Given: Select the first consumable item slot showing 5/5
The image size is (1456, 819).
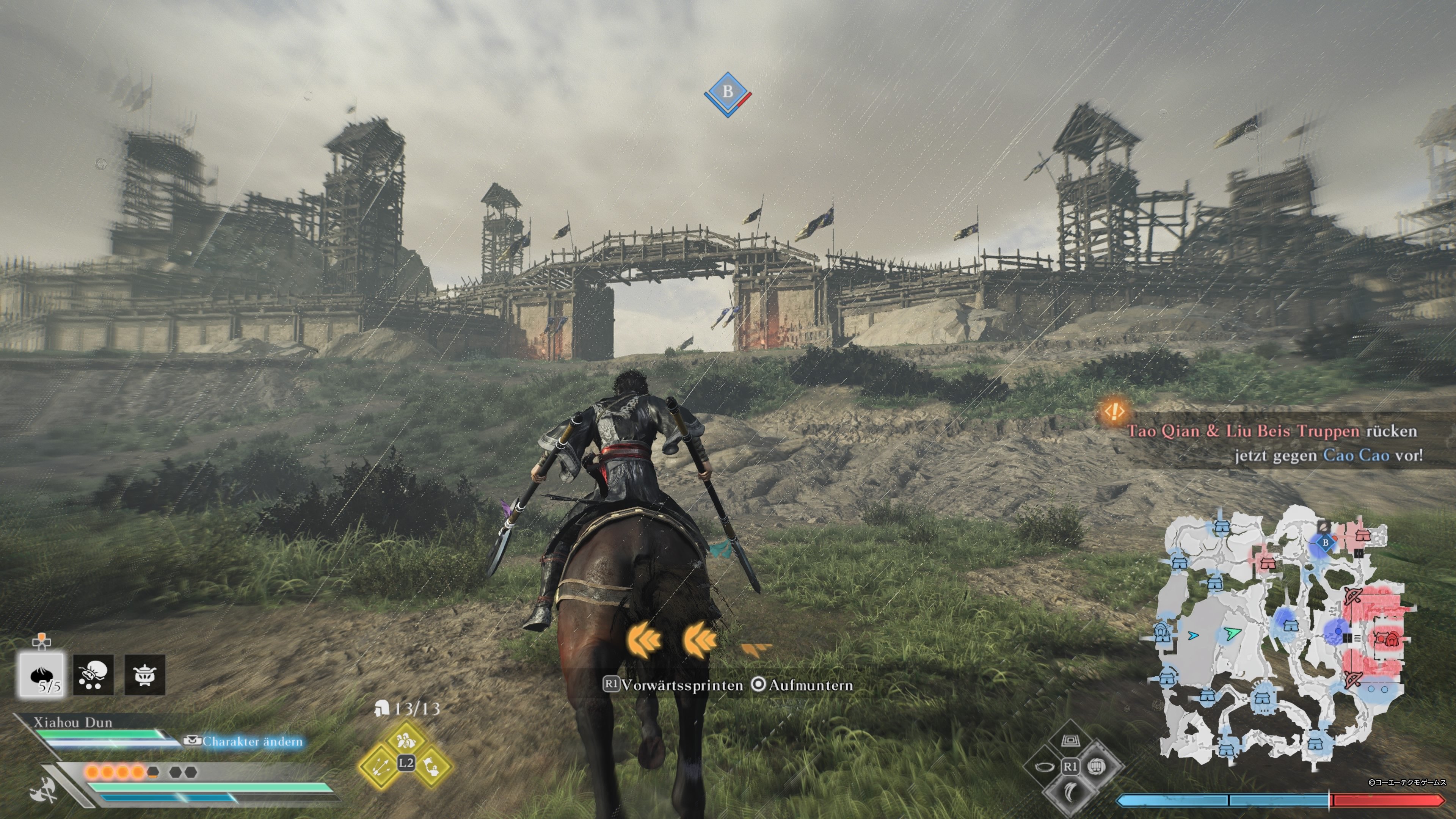Looking at the screenshot, I should [x=42, y=674].
